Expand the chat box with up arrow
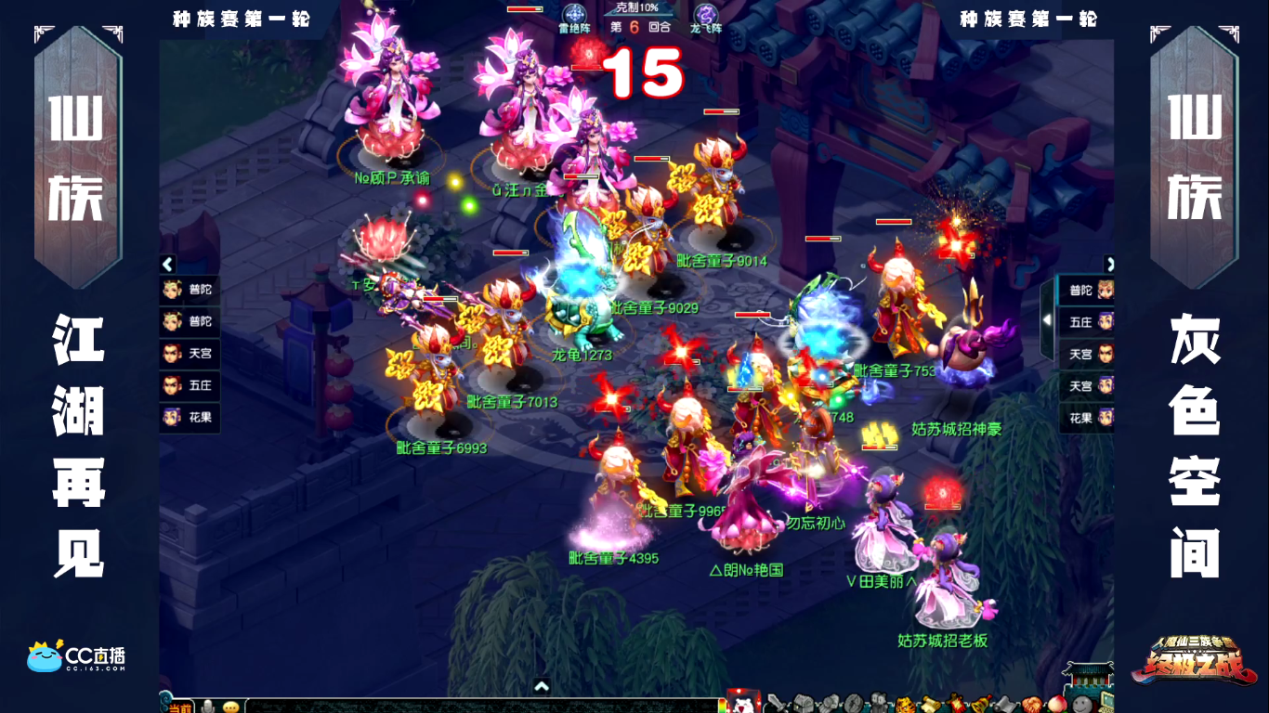This screenshot has width=1269, height=713. click(x=541, y=687)
